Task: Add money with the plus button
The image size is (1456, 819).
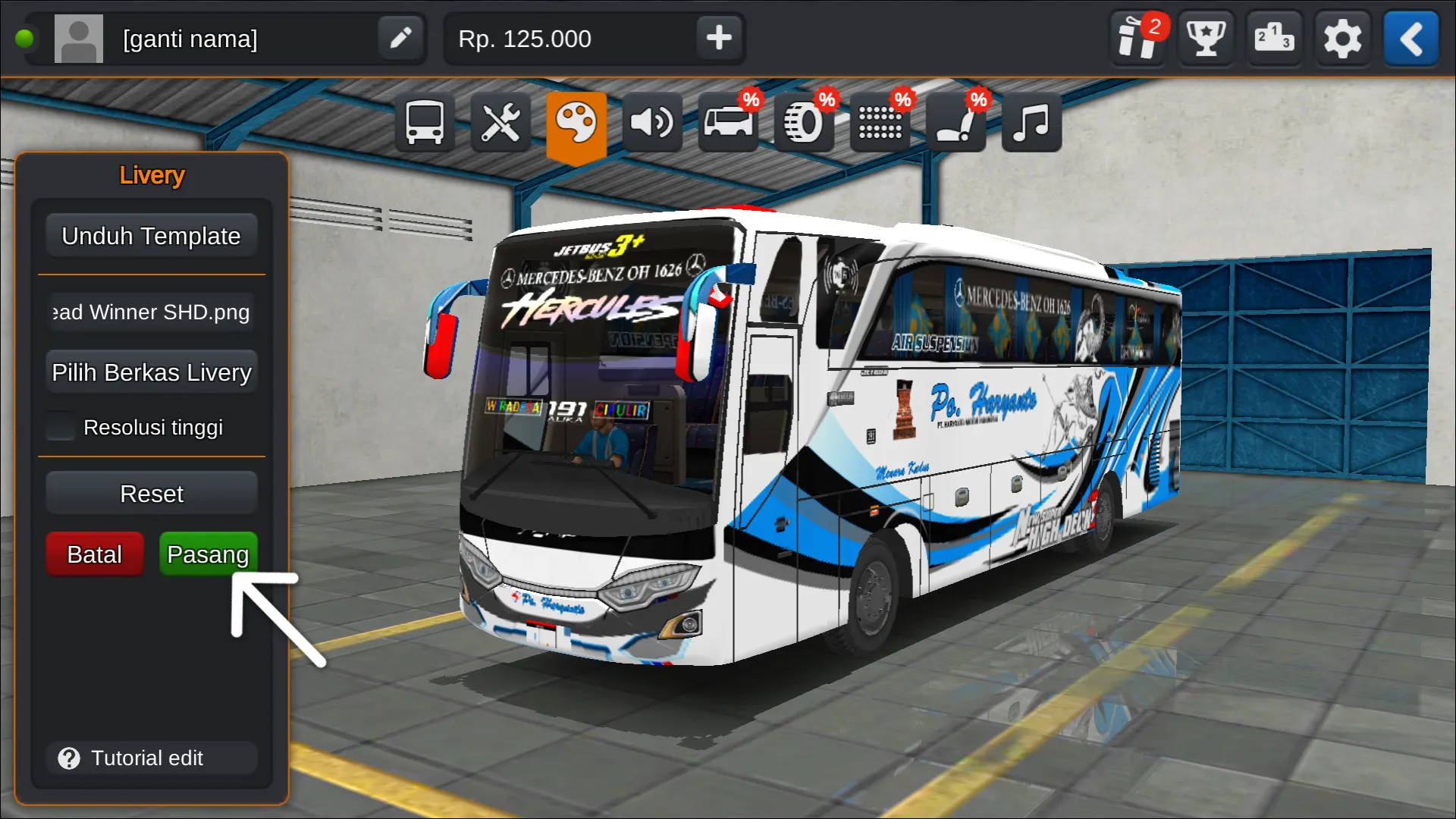Action: 717,38
